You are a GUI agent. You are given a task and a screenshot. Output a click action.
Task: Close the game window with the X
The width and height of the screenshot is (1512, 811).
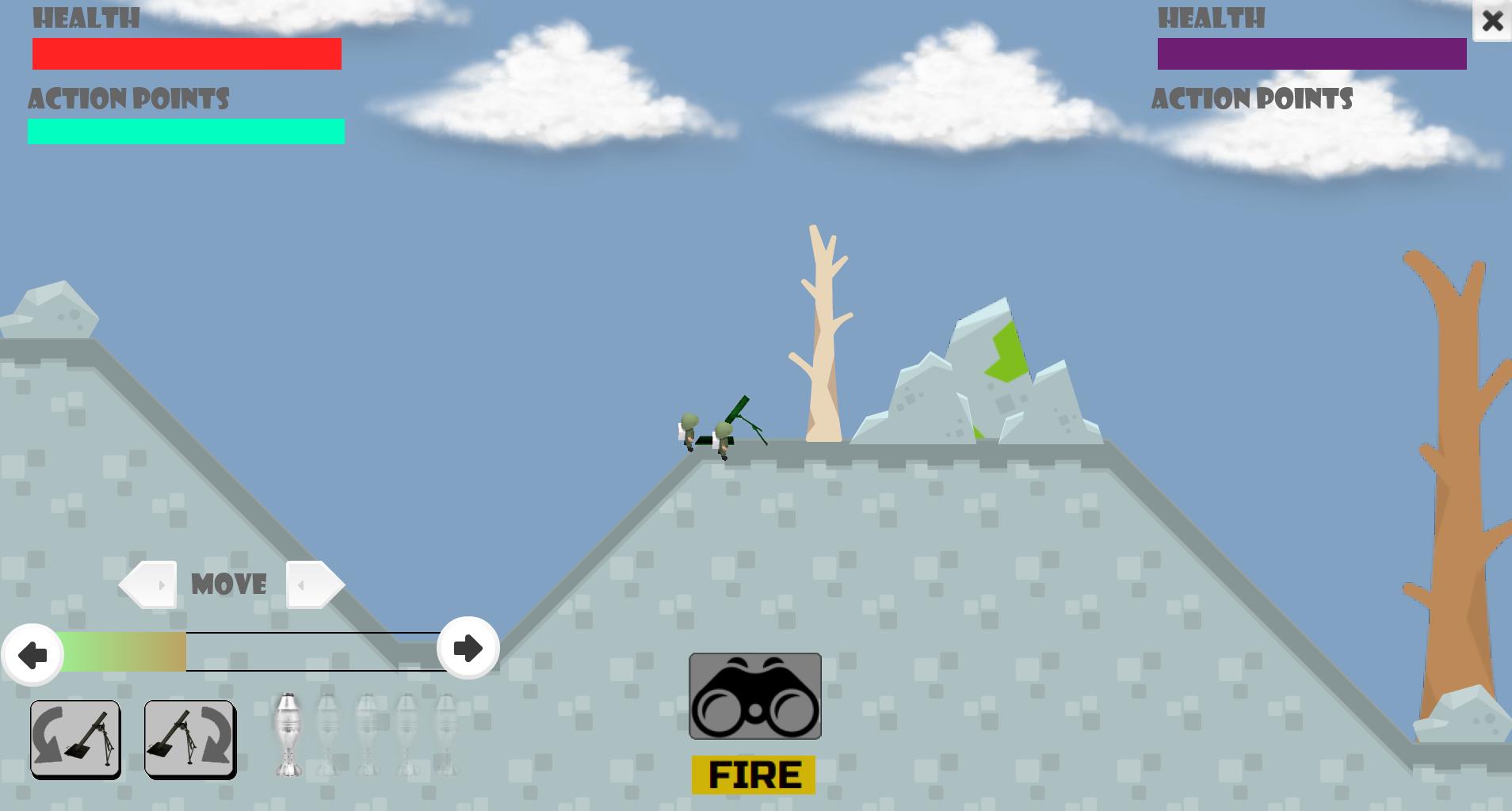coord(1495,21)
